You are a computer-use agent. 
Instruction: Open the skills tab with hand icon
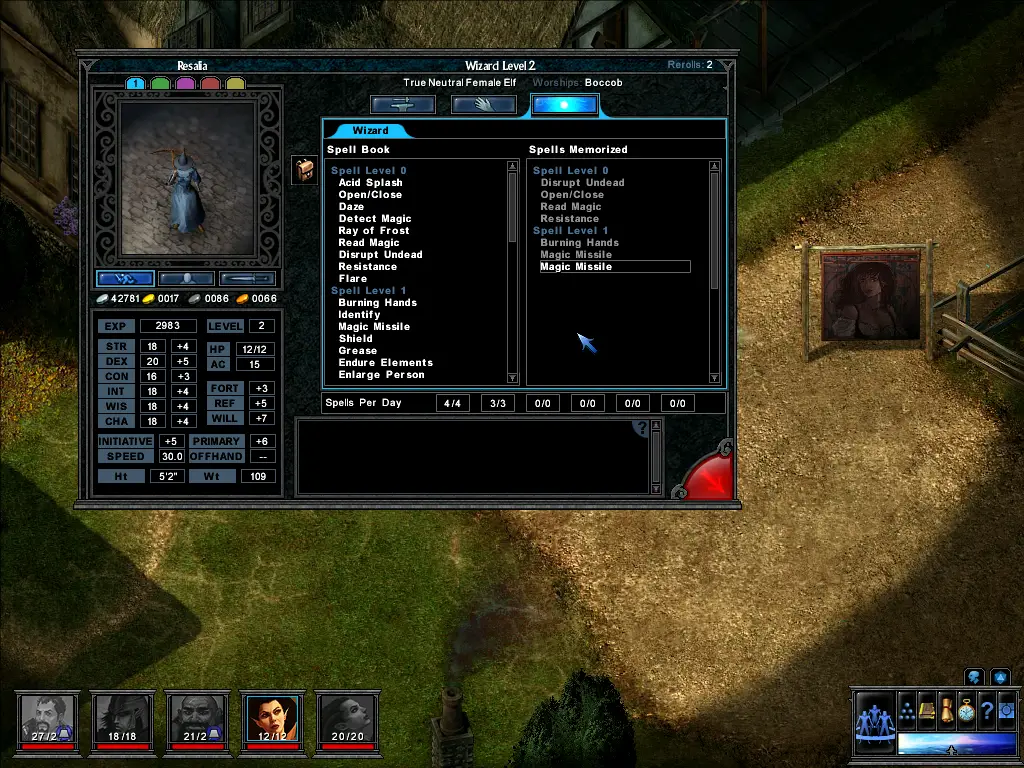pyautogui.click(x=484, y=104)
